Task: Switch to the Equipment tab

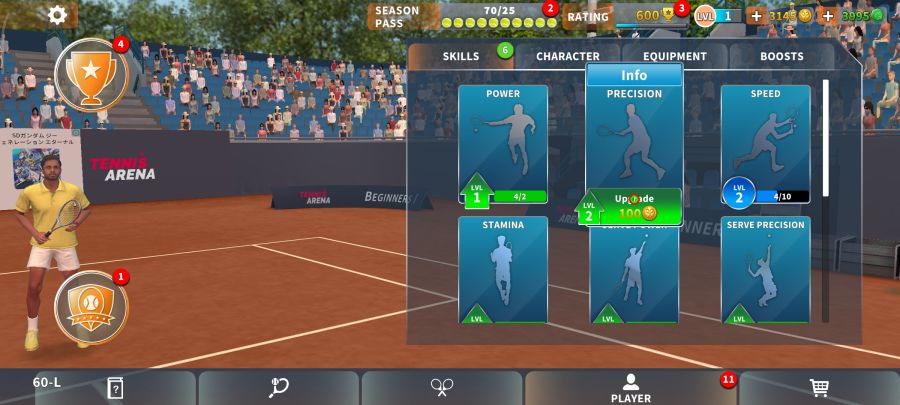Action: click(x=675, y=57)
